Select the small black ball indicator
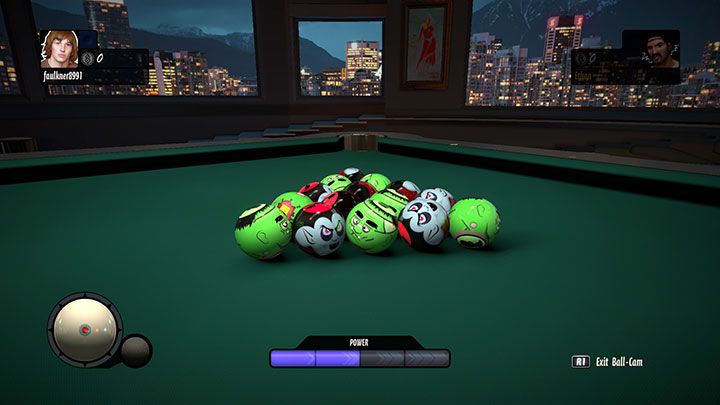Screen dimensions: 720x405 click(135, 350)
